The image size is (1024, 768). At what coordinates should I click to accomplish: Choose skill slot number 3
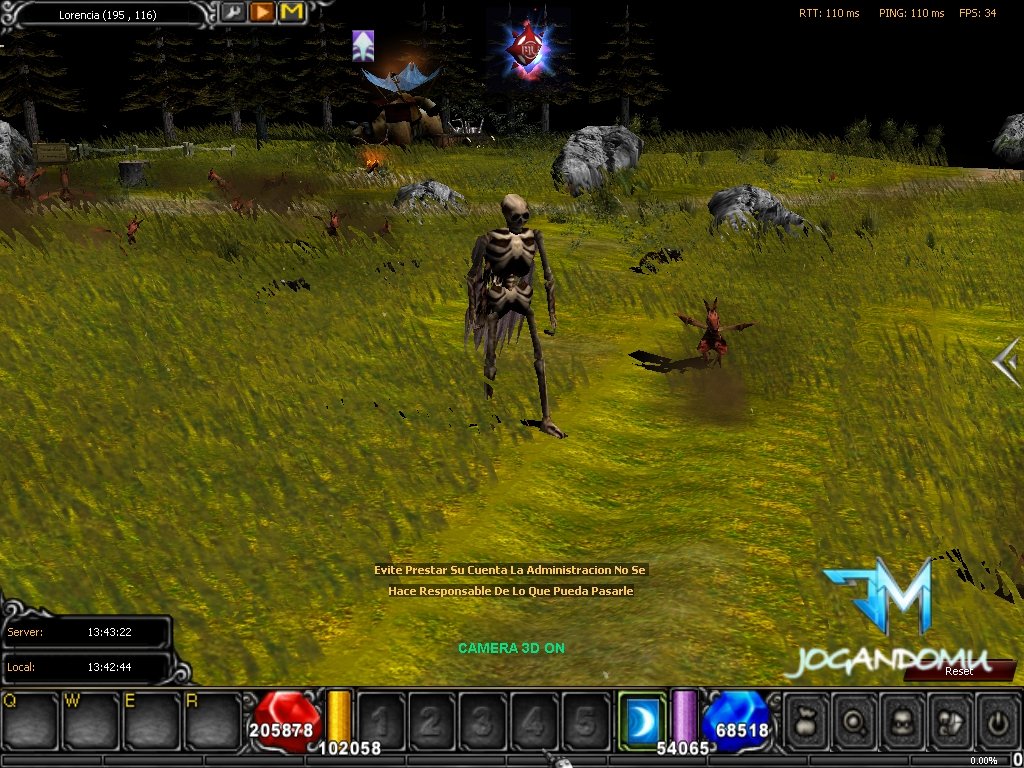[x=483, y=720]
